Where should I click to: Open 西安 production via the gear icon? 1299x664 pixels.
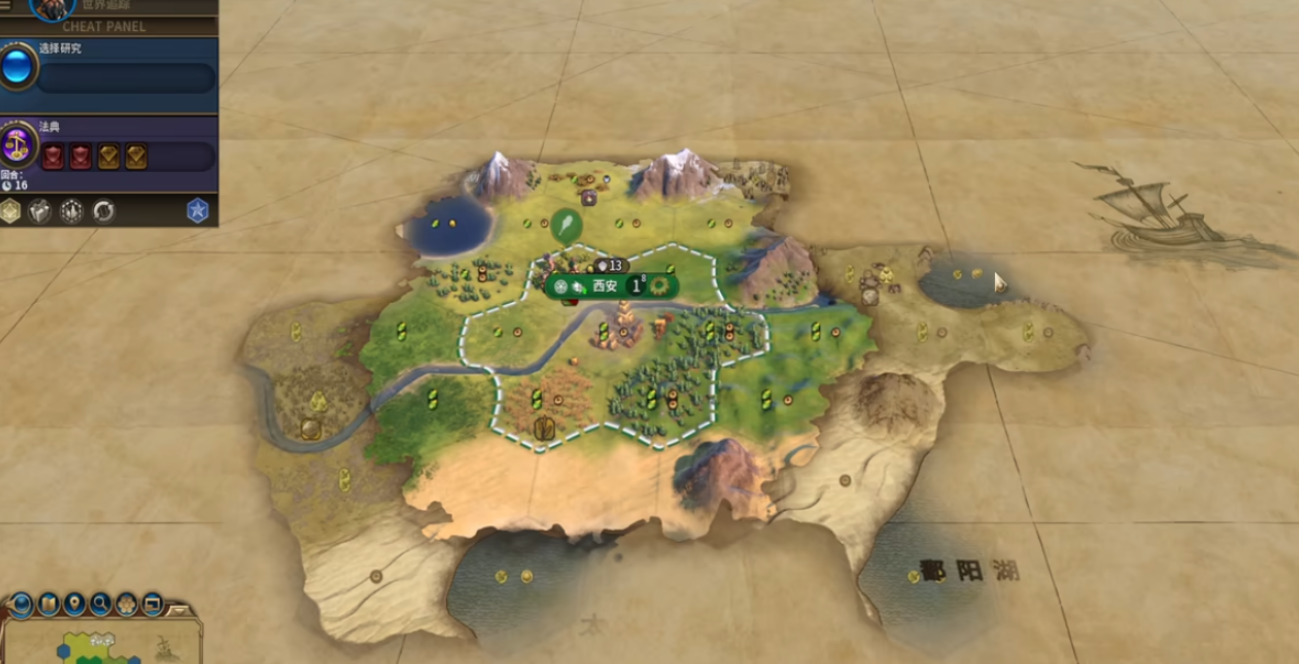tap(659, 286)
